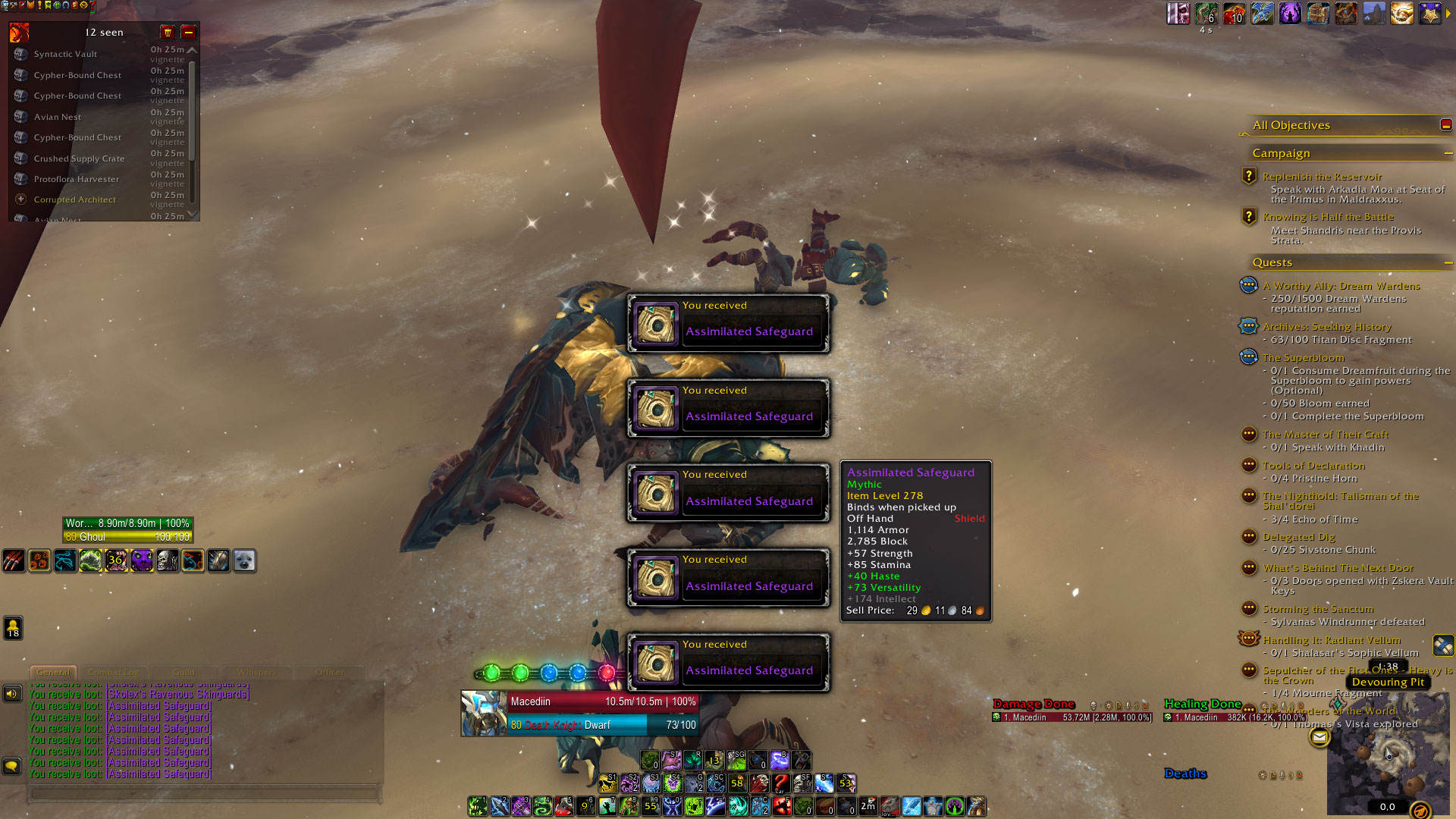This screenshot has height=819, width=1456.
Task: Open the Damage Done meter window
Action: point(1034,704)
